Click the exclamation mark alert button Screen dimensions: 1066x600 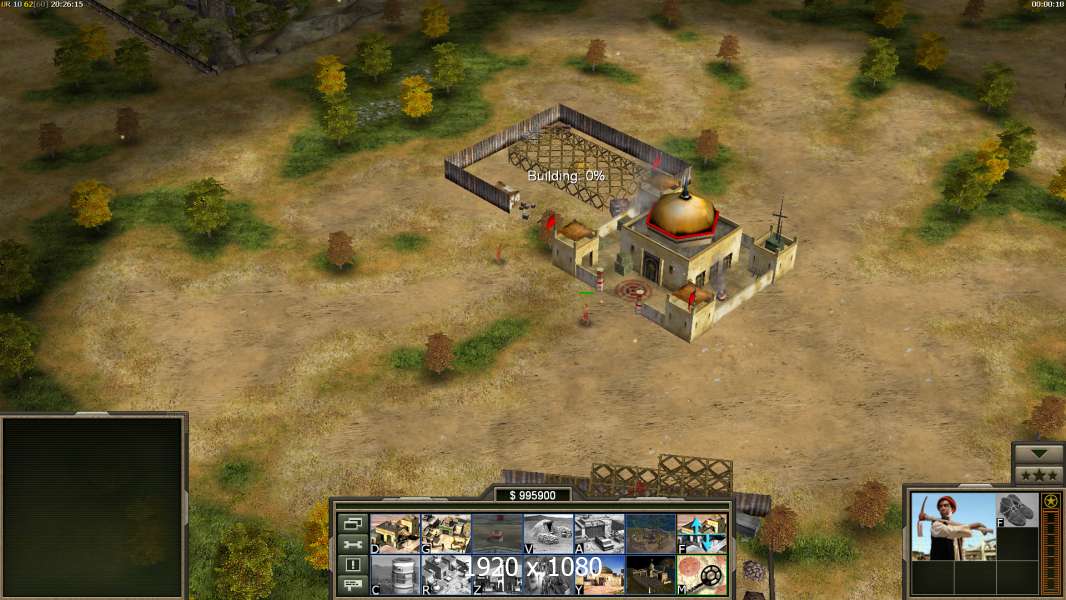(351, 565)
